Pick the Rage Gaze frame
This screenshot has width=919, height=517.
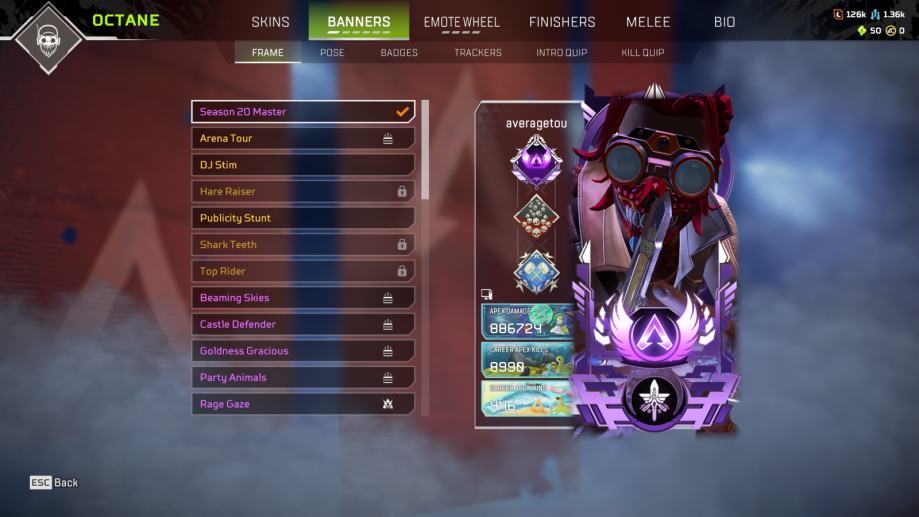tap(303, 404)
